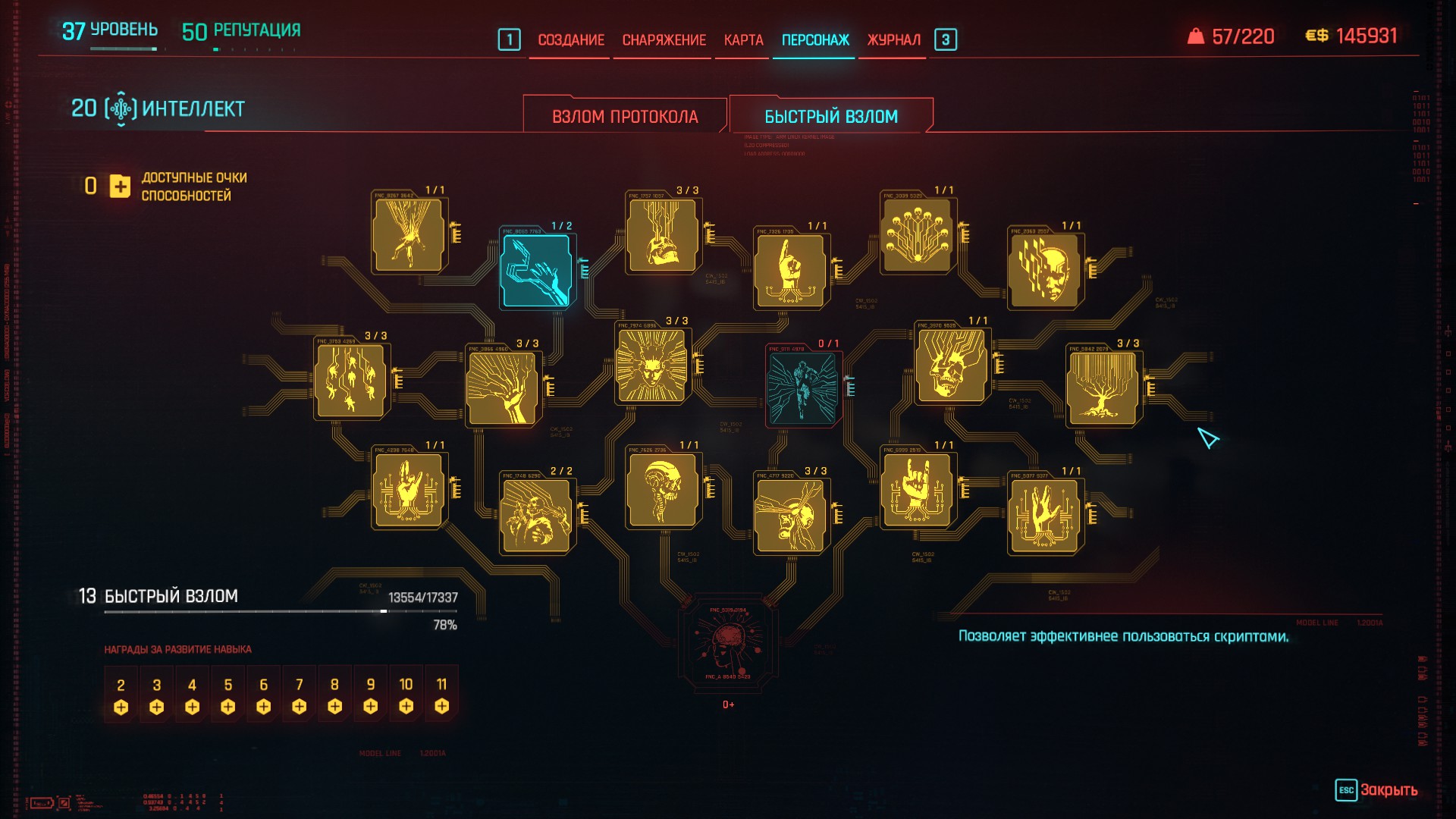The width and height of the screenshot is (1456, 819).
Task: Select the red brain trait node
Action: click(x=728, y=642)
